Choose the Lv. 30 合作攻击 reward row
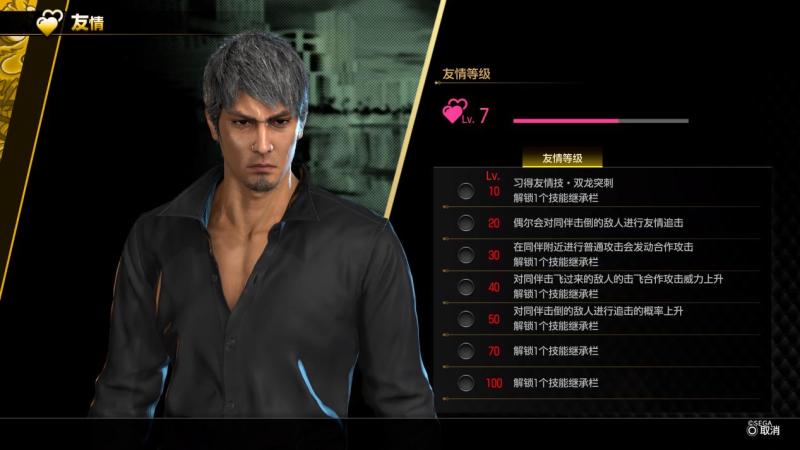 click(x=600, y=254)
